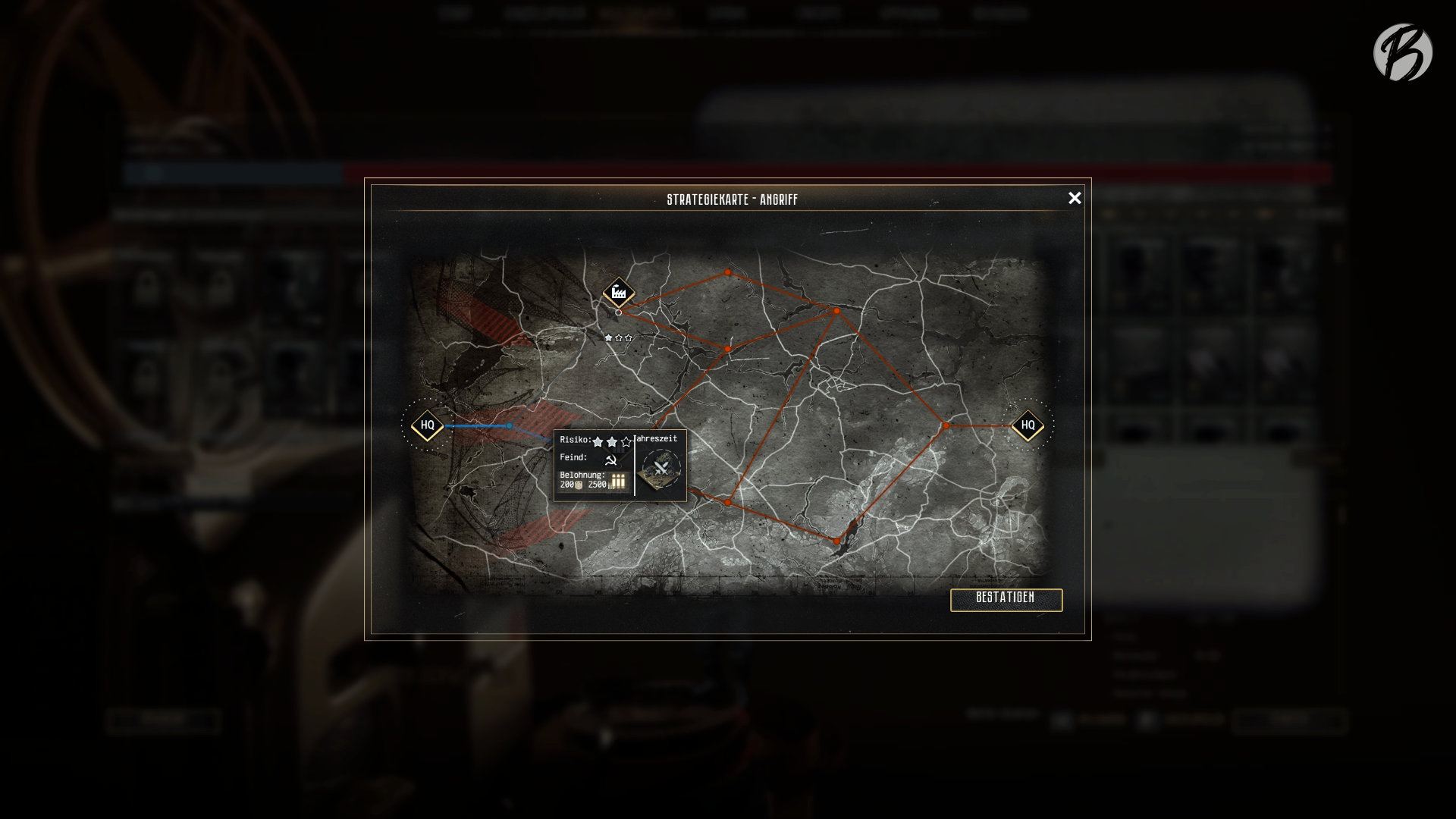Confirm with the Bestätigen button
This screenshot has height=819, width=1456.
coord(1006,599)
